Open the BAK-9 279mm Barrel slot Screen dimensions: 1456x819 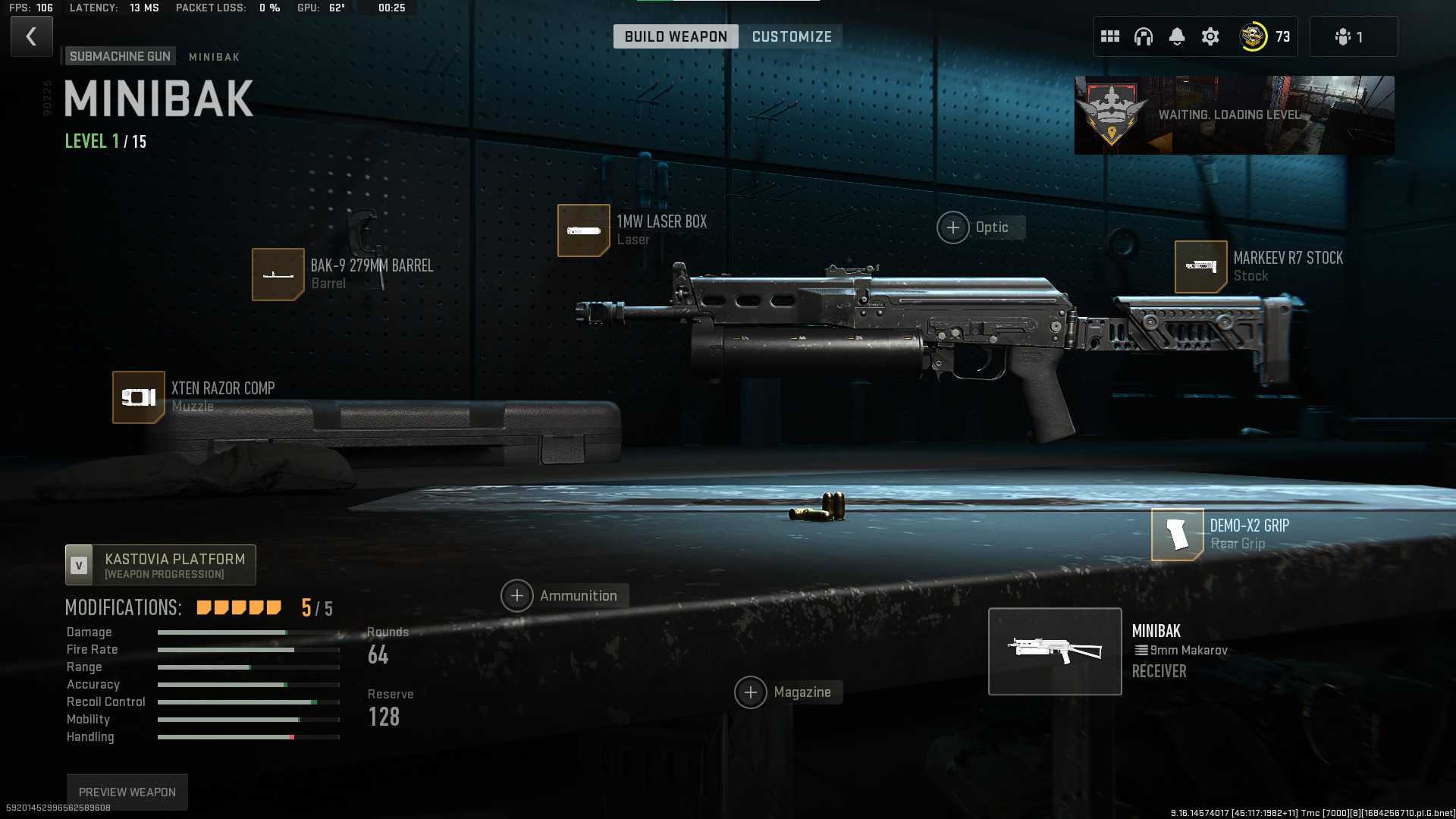pos(278,275)
